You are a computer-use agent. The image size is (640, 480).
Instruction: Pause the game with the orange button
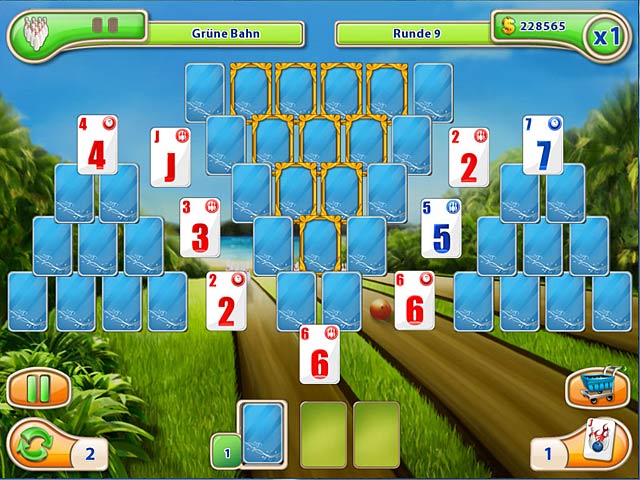coord(37,388)
